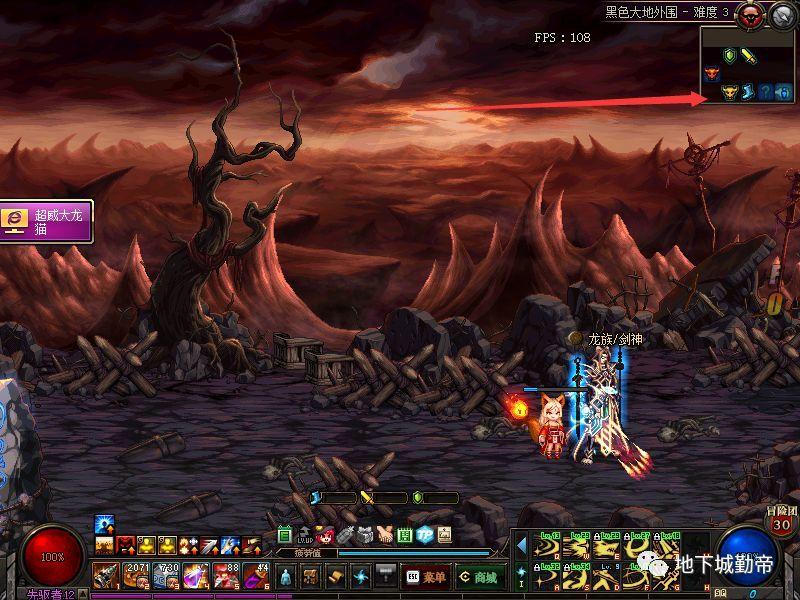
Task: Click the LV.UP arrow icon
Action: pos(304,536)
